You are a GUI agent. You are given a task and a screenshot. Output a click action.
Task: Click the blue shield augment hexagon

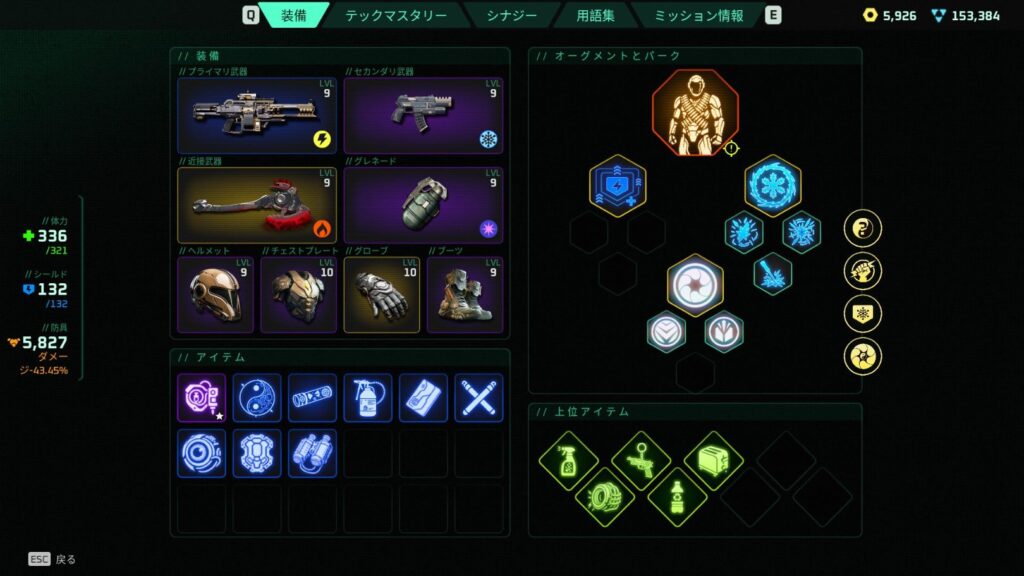pos(617,185)
